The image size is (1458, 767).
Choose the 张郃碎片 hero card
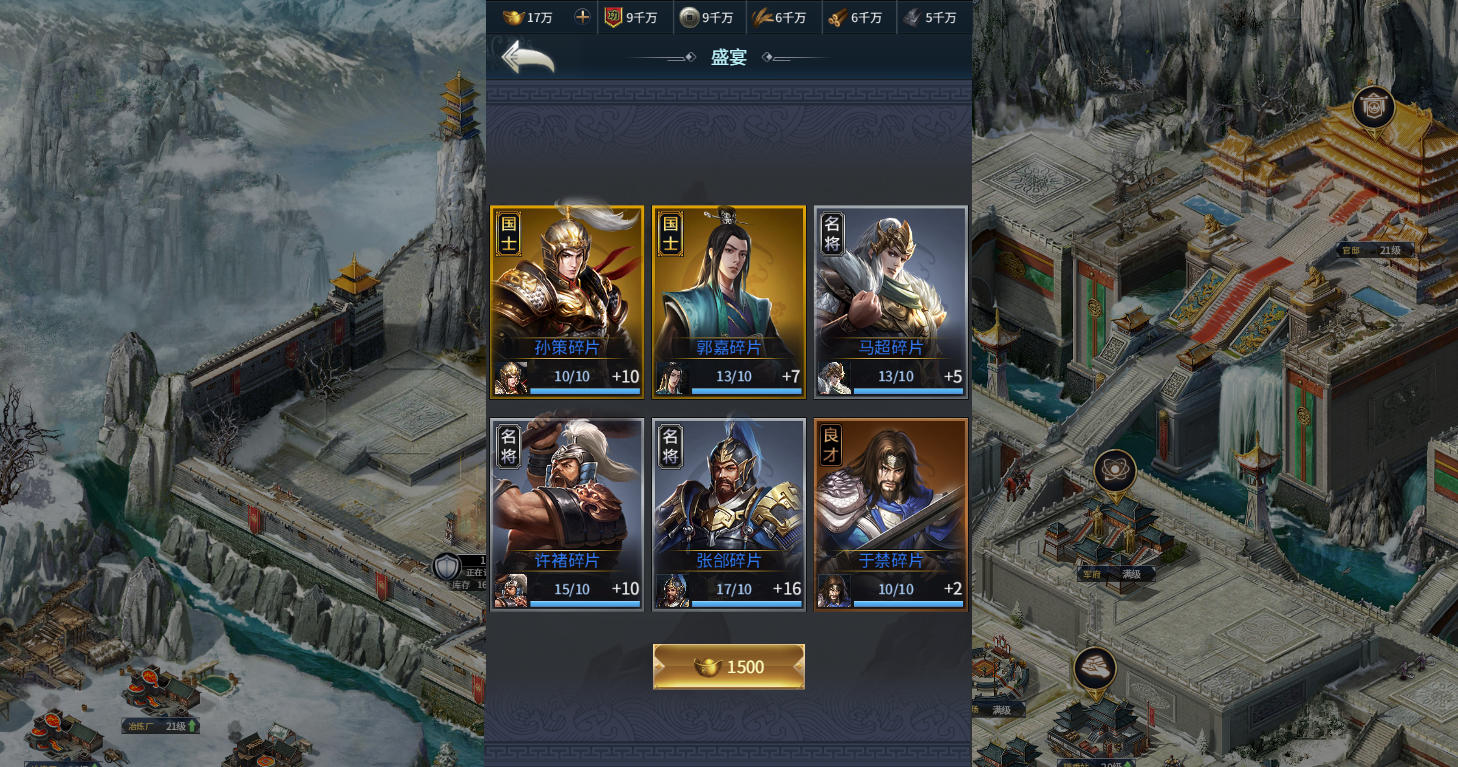click(x=729, y=513)
